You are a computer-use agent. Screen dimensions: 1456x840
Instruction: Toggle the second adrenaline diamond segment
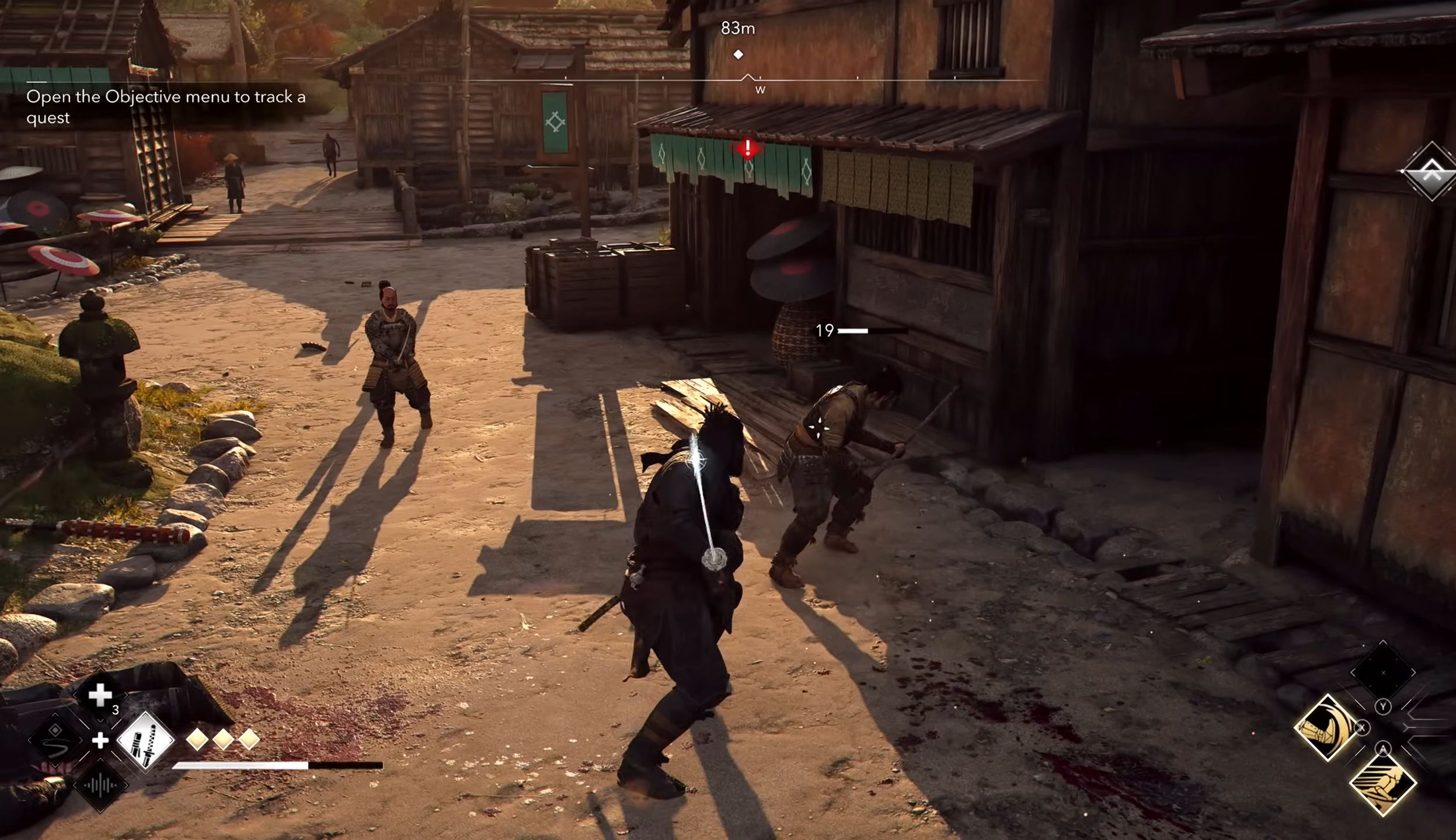pyautogui.click(x=222, y=740)
